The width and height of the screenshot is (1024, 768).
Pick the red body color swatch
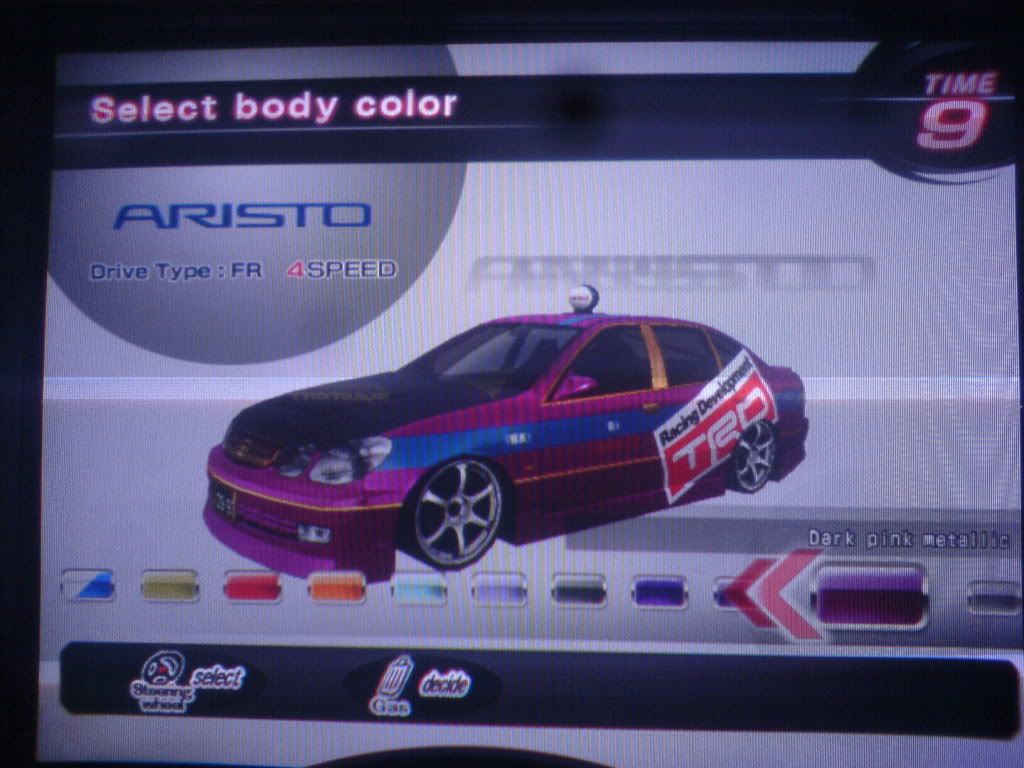coord(252,586)
